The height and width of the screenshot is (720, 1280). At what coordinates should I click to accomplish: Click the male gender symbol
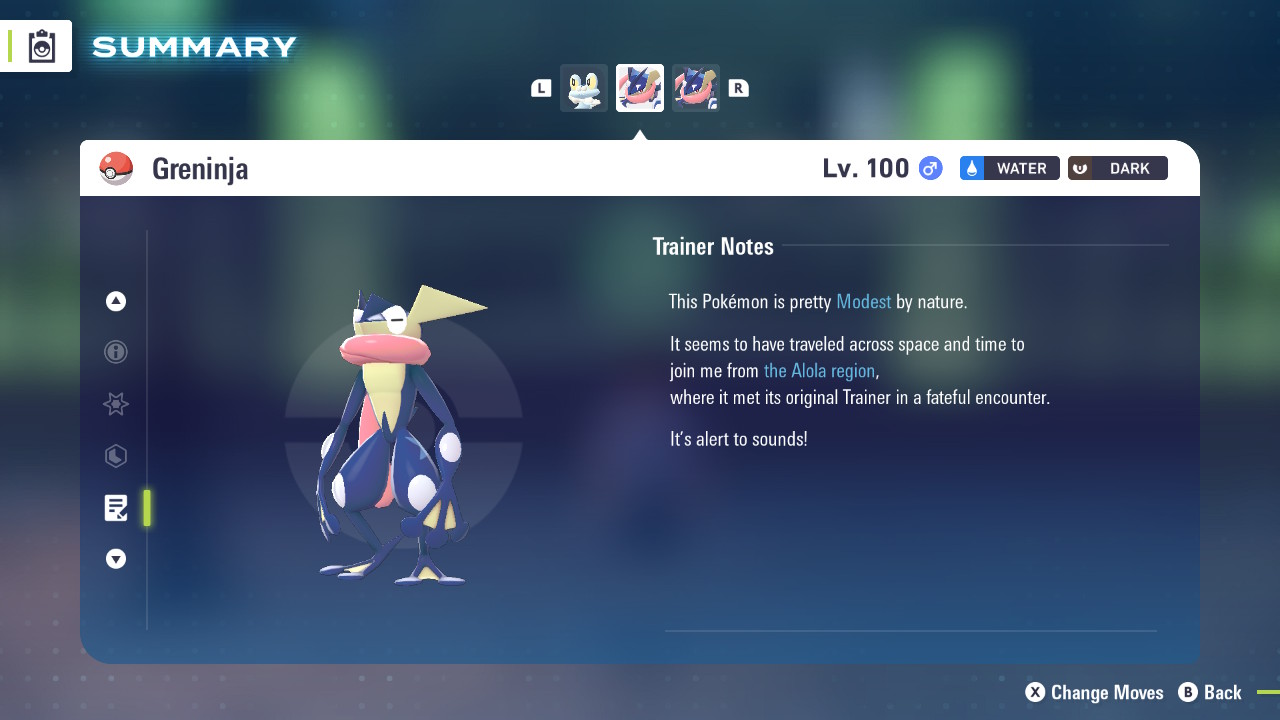pyautogui.click(x=930, y=168)
